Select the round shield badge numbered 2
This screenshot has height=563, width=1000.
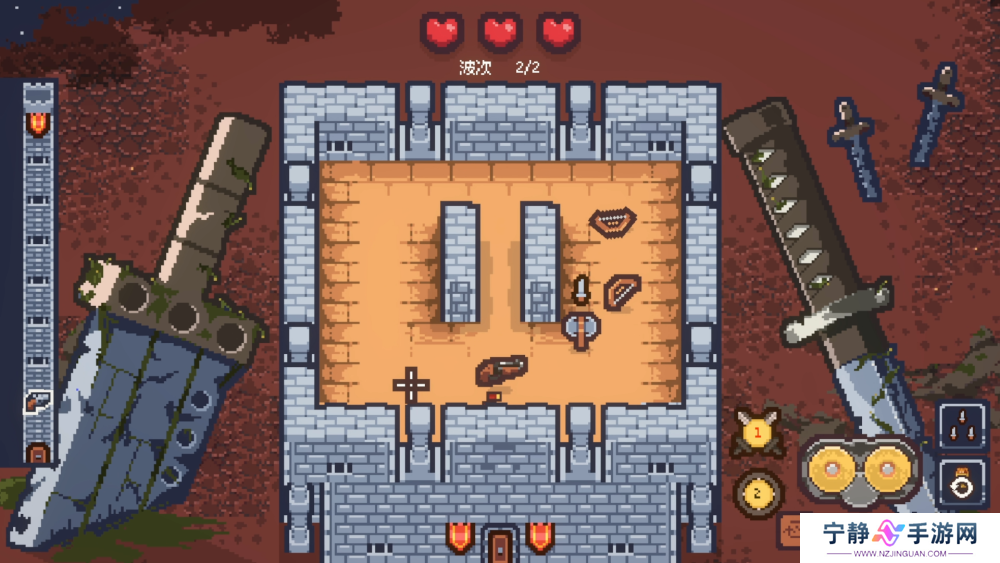(x=757, y=491)
